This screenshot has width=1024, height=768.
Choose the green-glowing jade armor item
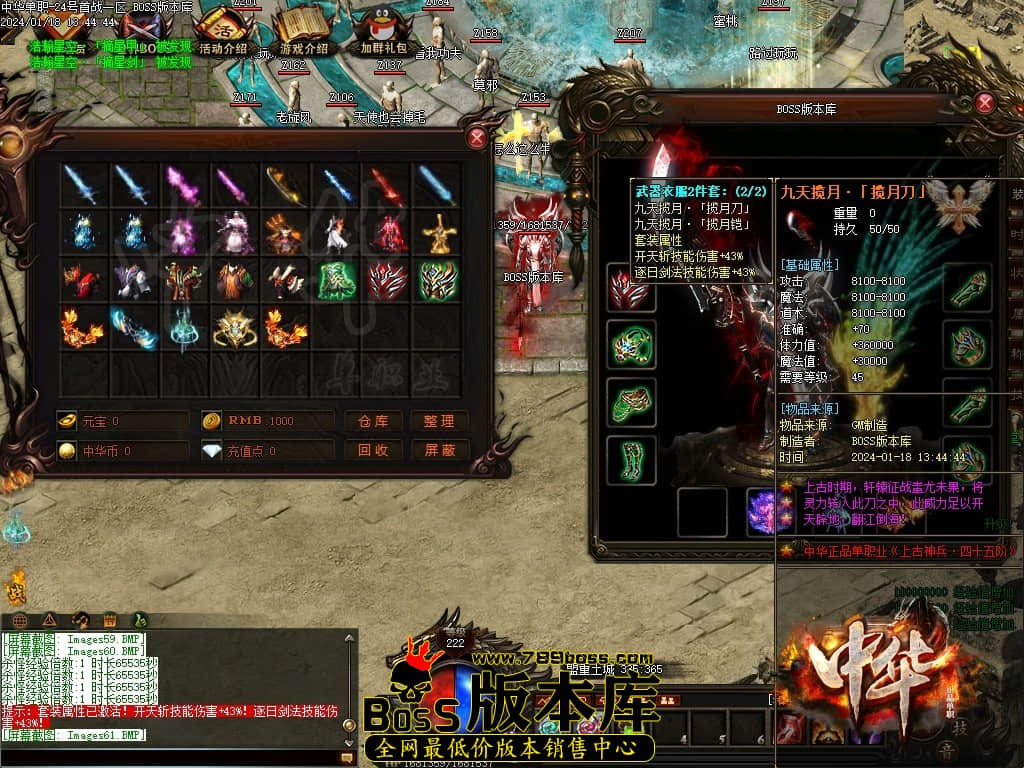click(x=335, y=281)
